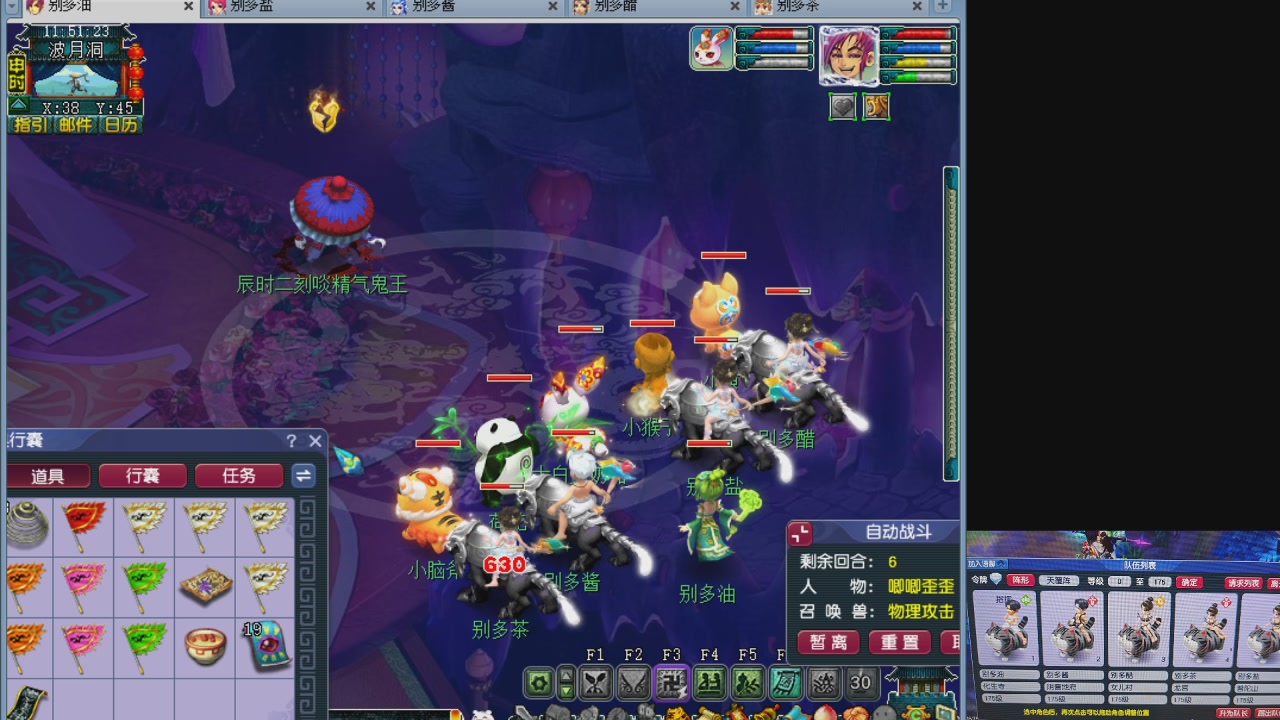Activate the highlighted F3 skill icon
The width and height of the screenshot is (1280, 720).
(x=672, y=682)
